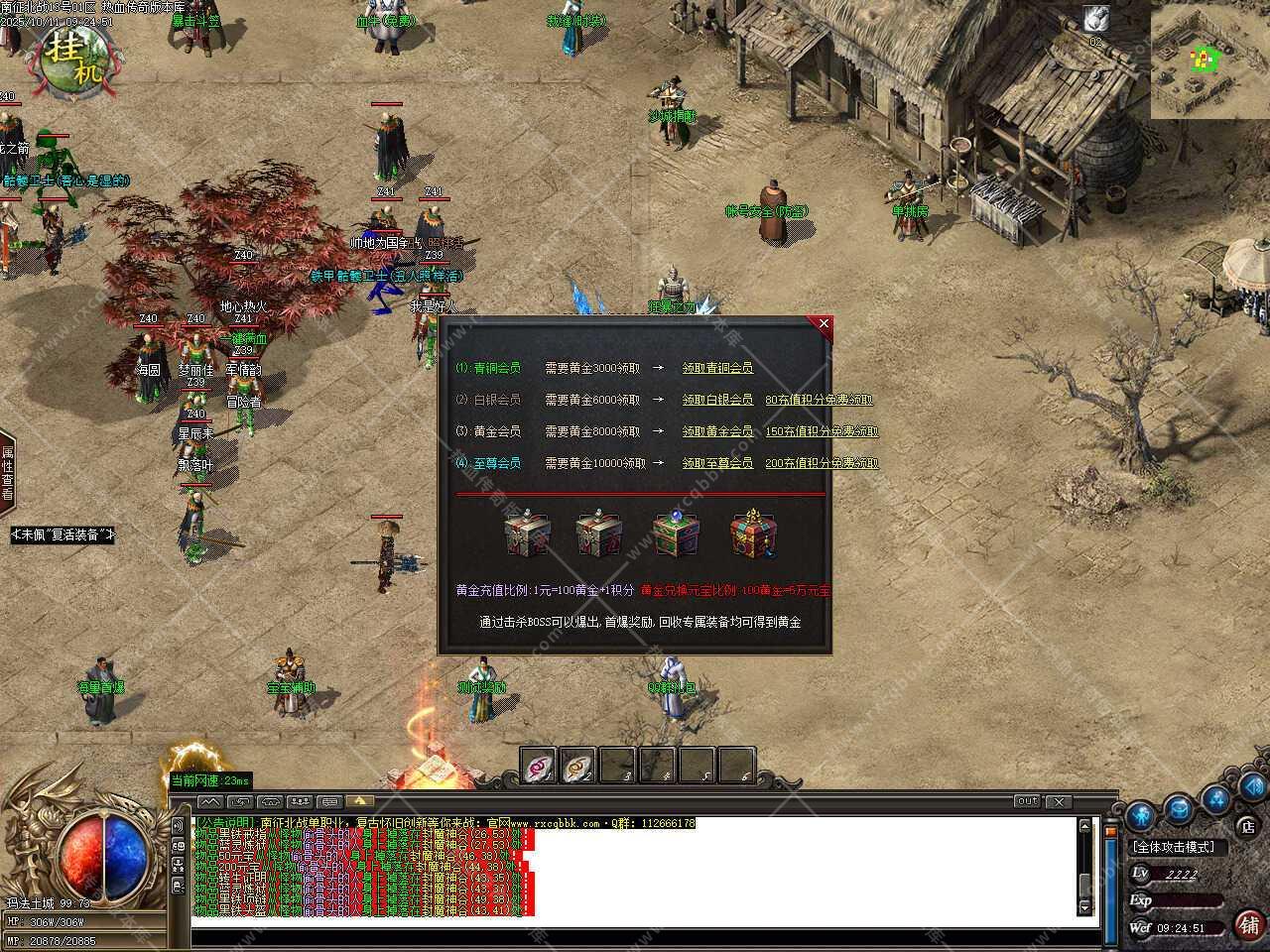This screenshot has height=952, width=1270.
Task: Open the 铺 shop button
Action: coord(1248,924)
